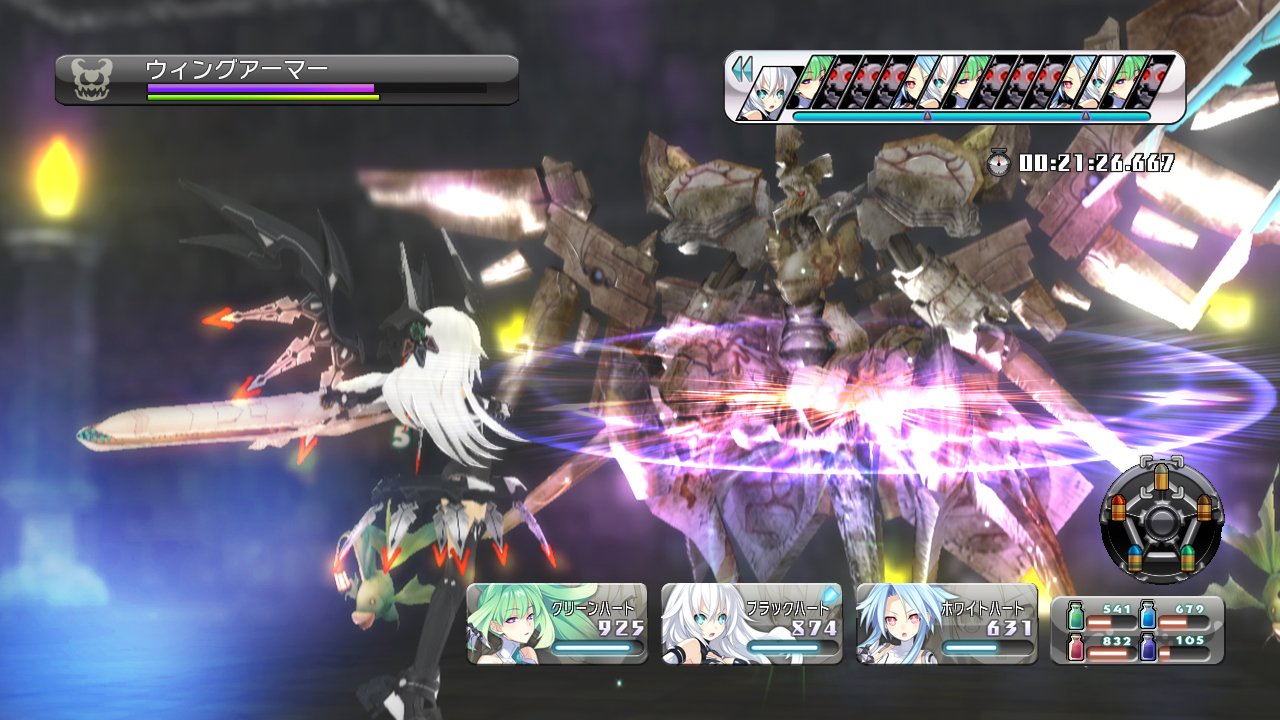This screenshot has height=720, width=1280.
Task: Click the double-arrow icon on turn order bar
Action: 741,70
